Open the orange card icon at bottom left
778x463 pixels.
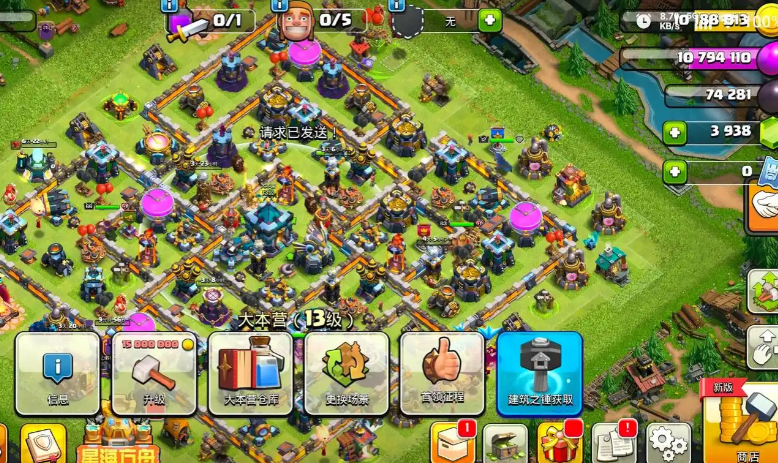[43, 444]
